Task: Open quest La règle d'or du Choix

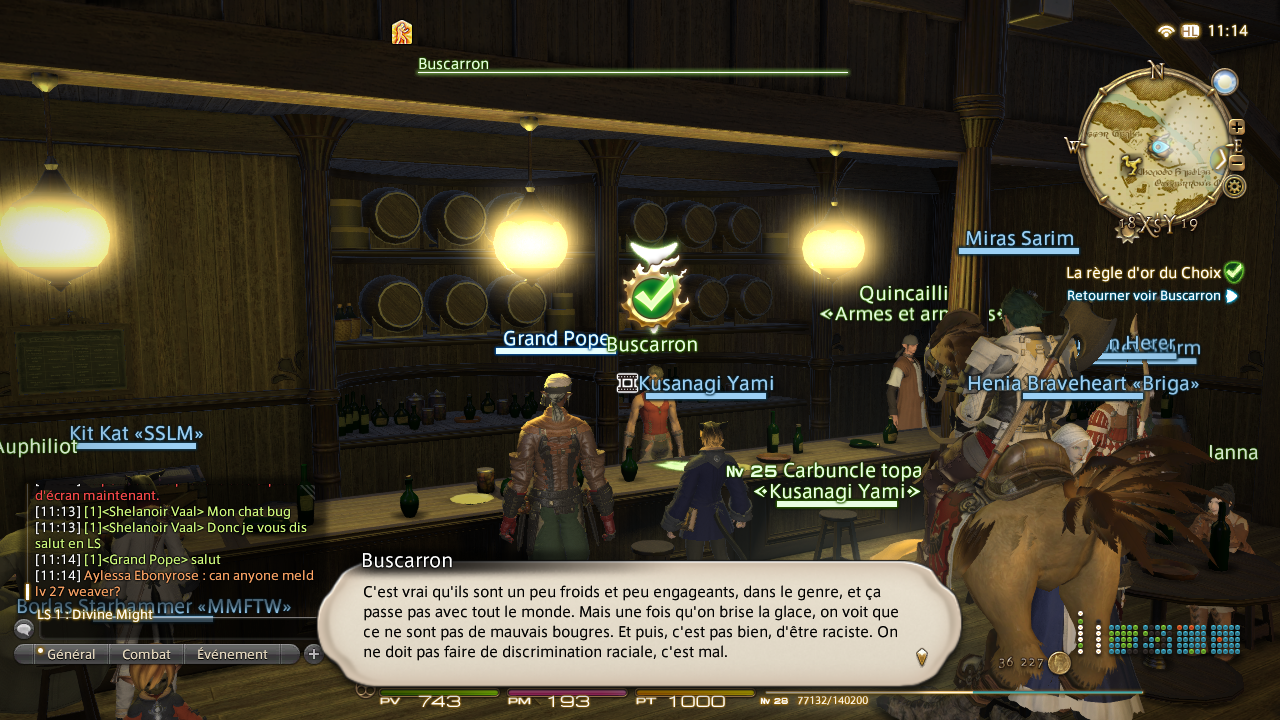Action: click(x=1144, y=272)
